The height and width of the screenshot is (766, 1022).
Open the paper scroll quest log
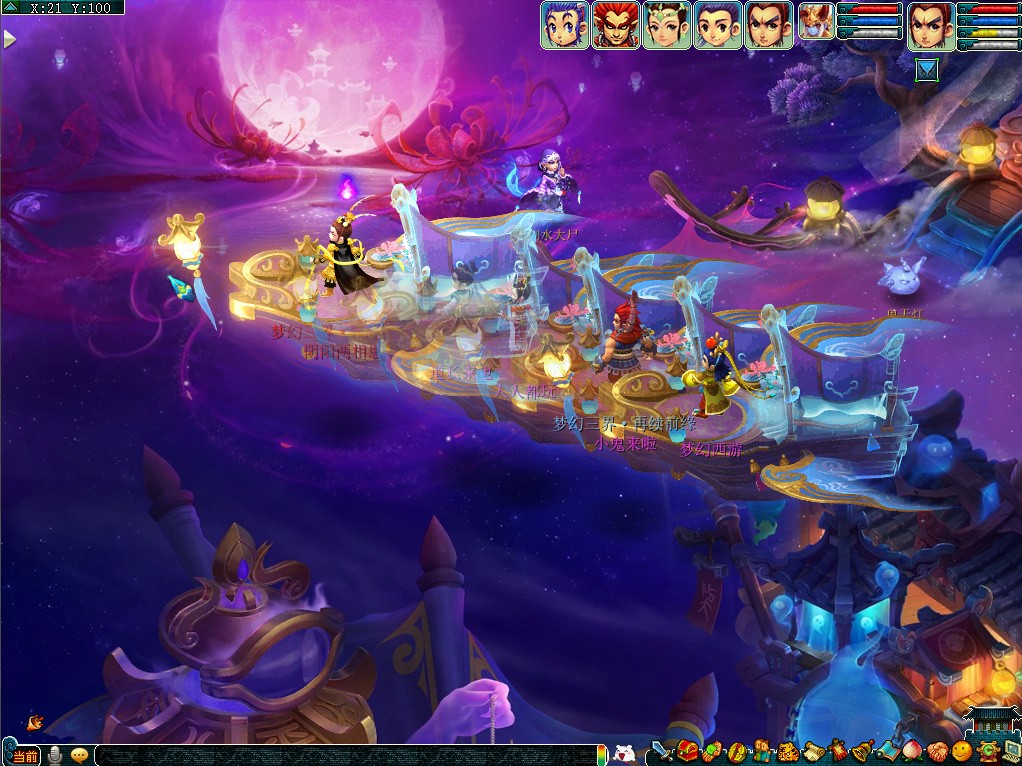[814, 752]
